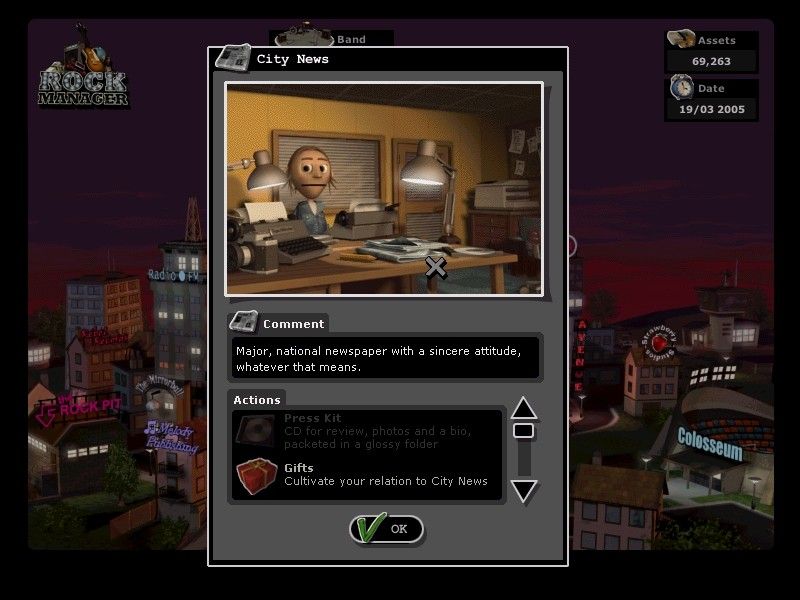Click the actions list scrollbar handle
Screen dimensions: 800x600
point(524,431)
